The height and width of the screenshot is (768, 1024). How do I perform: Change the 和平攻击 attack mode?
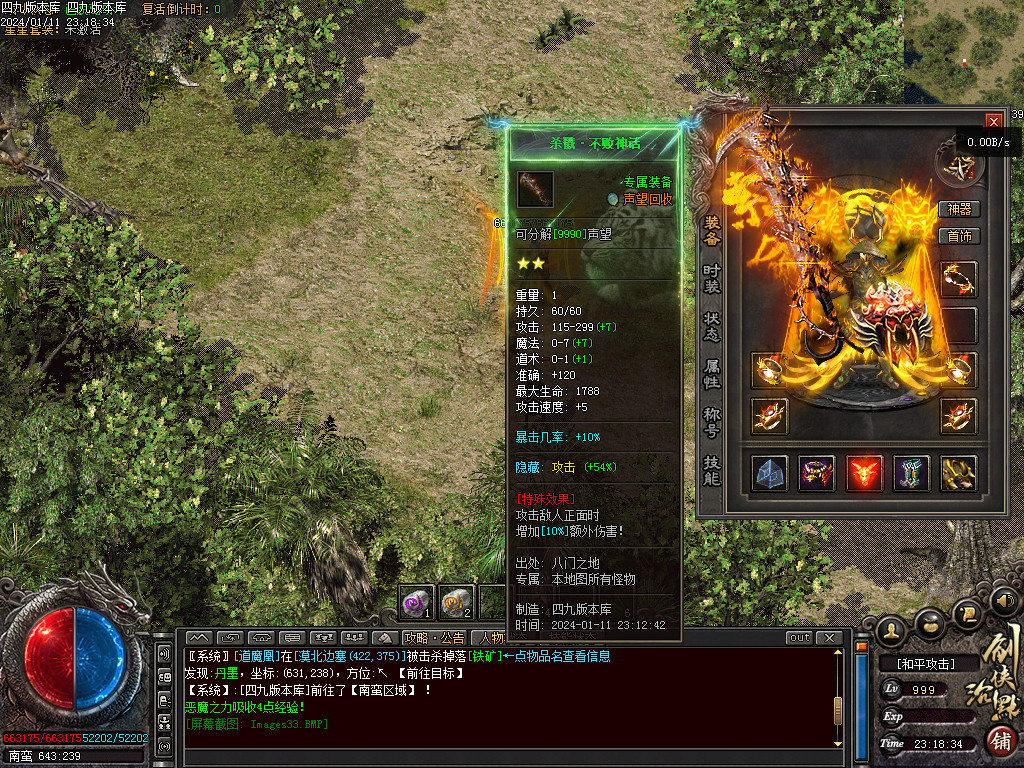pyautogui.click(x=926, y=664)
